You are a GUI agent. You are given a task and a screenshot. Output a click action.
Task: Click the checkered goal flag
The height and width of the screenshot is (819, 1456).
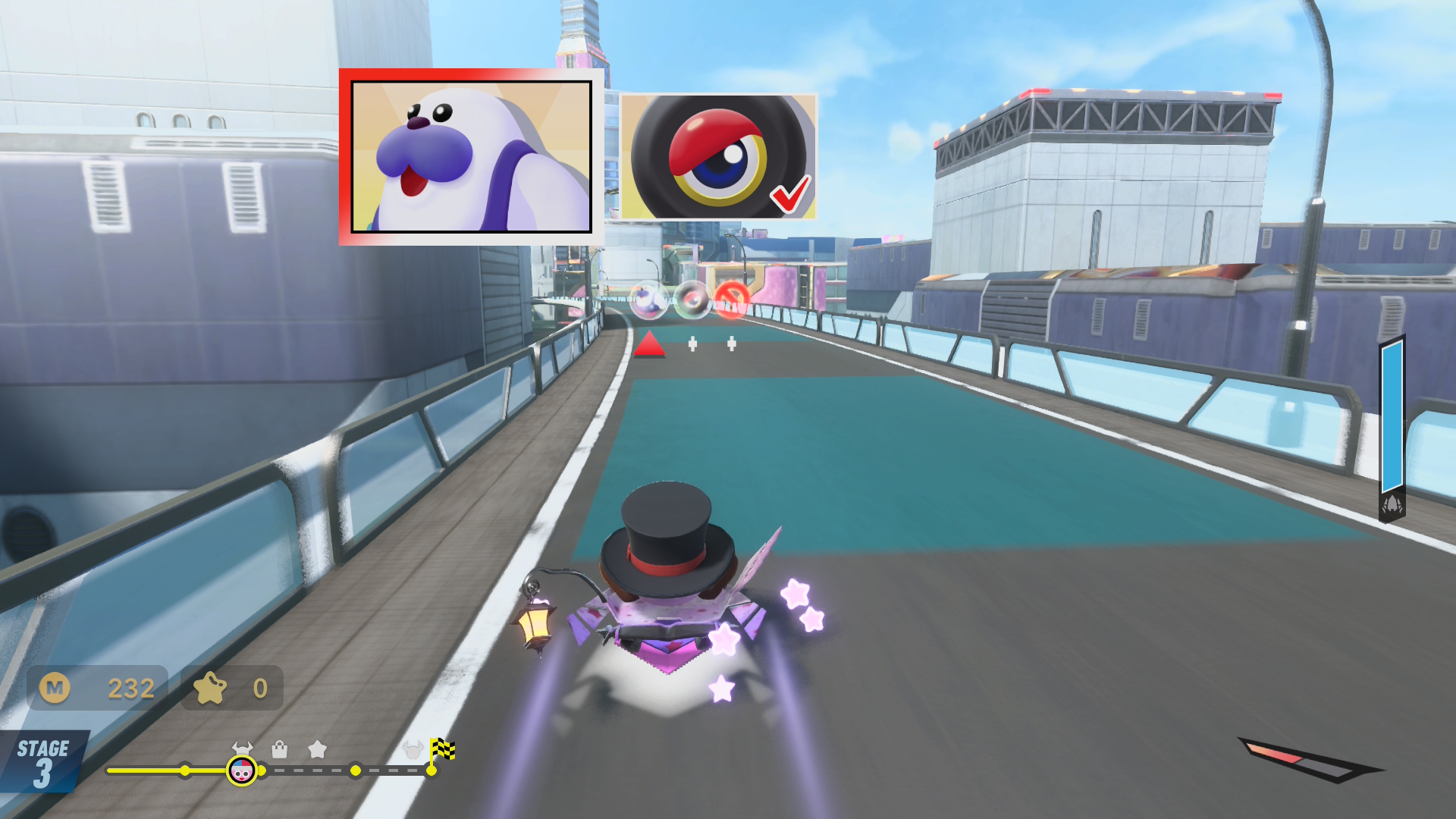point(442,750)
